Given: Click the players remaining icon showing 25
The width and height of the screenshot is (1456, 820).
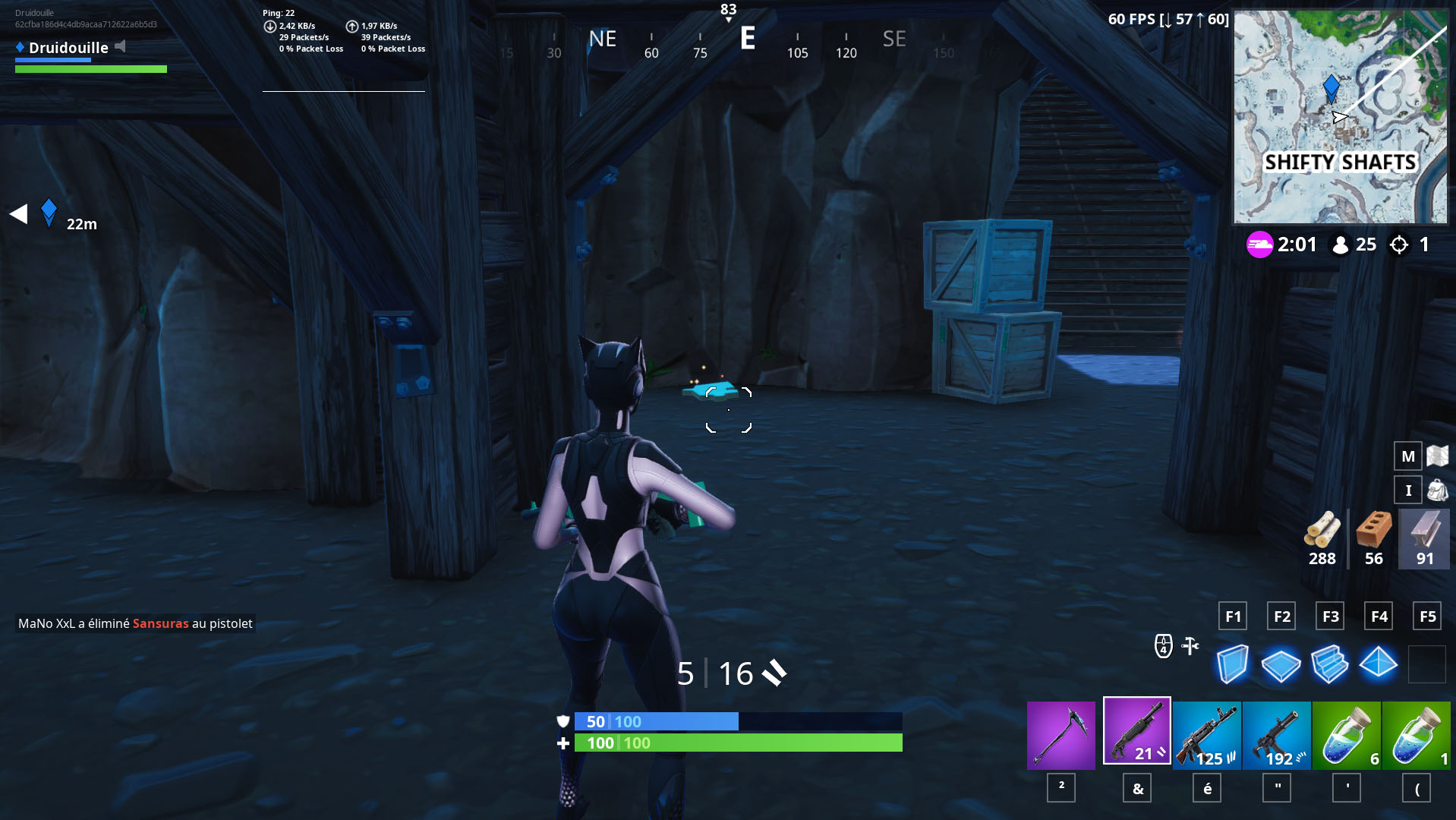Looking at the screenshot, I should (x=1340, y=244).
